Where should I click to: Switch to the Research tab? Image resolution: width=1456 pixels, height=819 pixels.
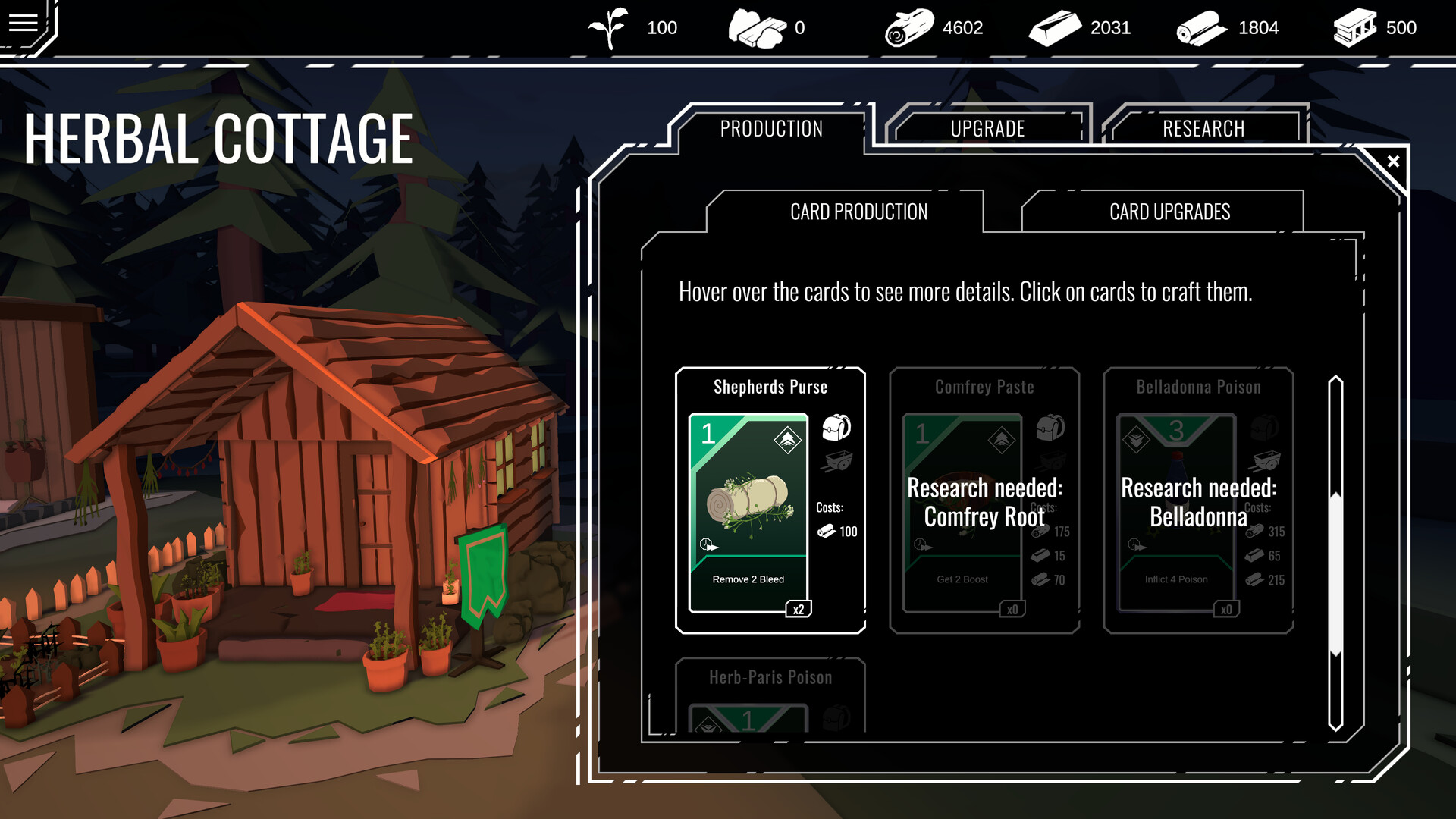pos(1203,128)
